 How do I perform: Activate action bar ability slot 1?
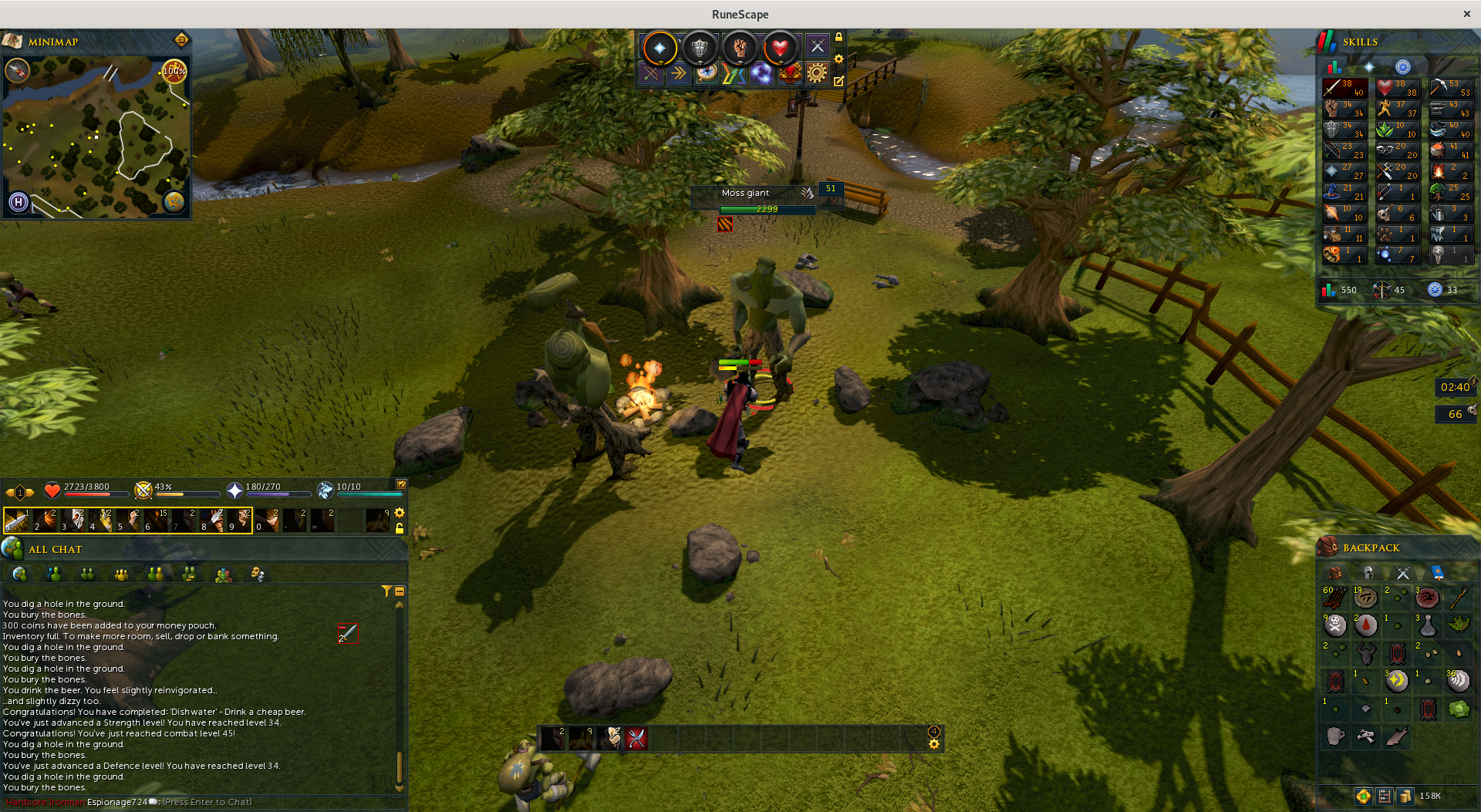click(x=17, y=521)
